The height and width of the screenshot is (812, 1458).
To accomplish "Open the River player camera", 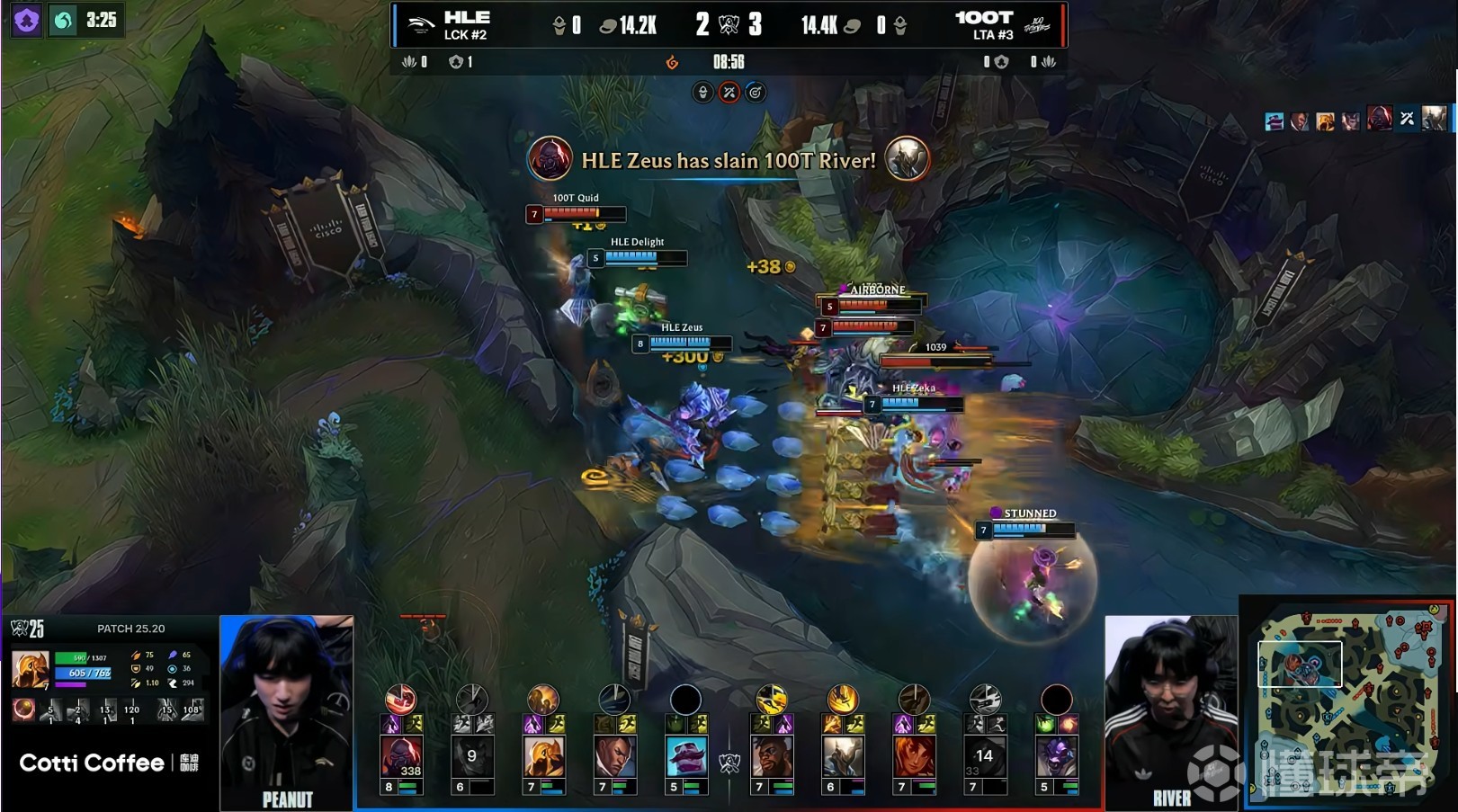I will (x=1170, y=710).
